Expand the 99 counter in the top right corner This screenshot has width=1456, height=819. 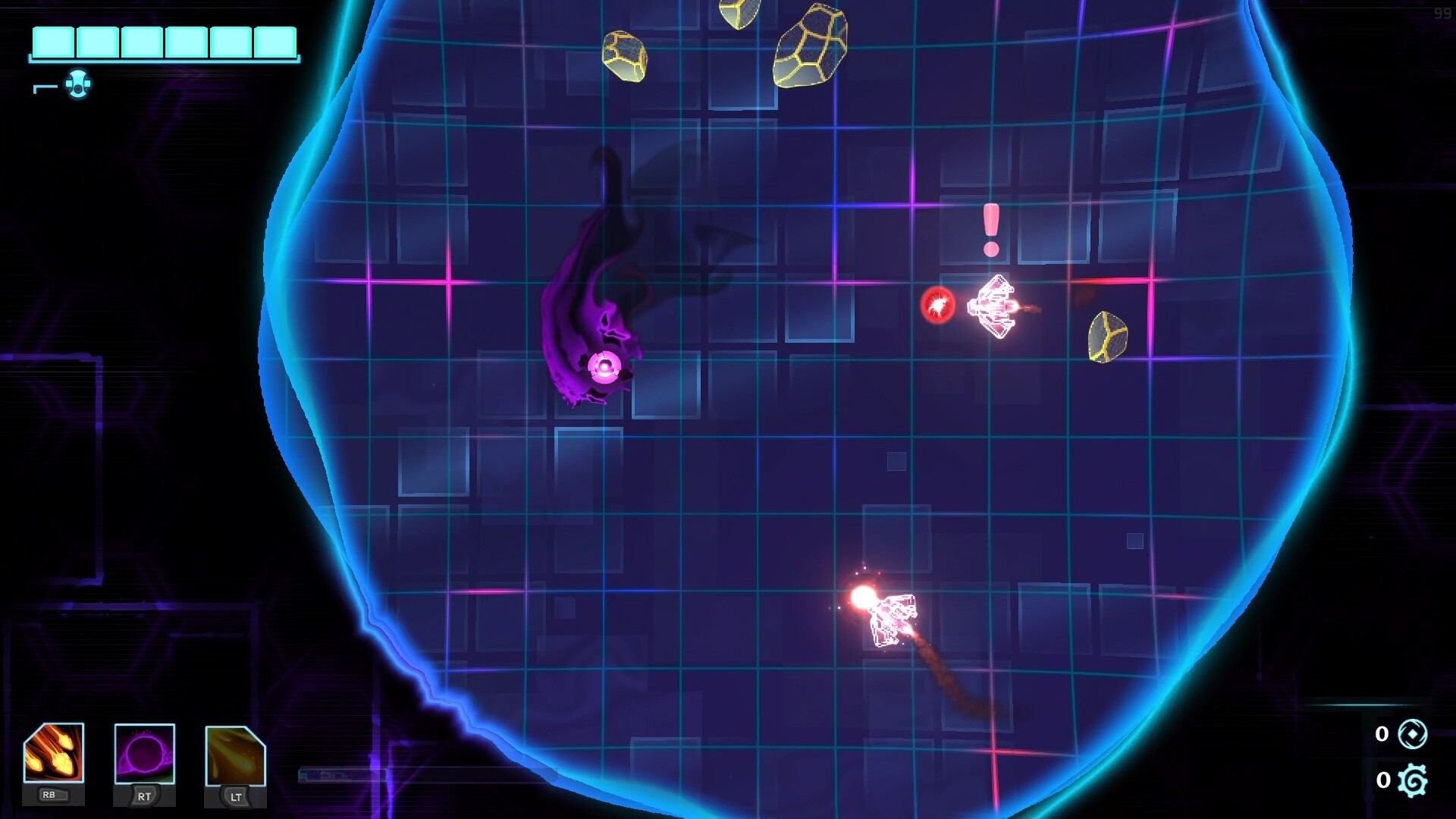pos(1442,13)
